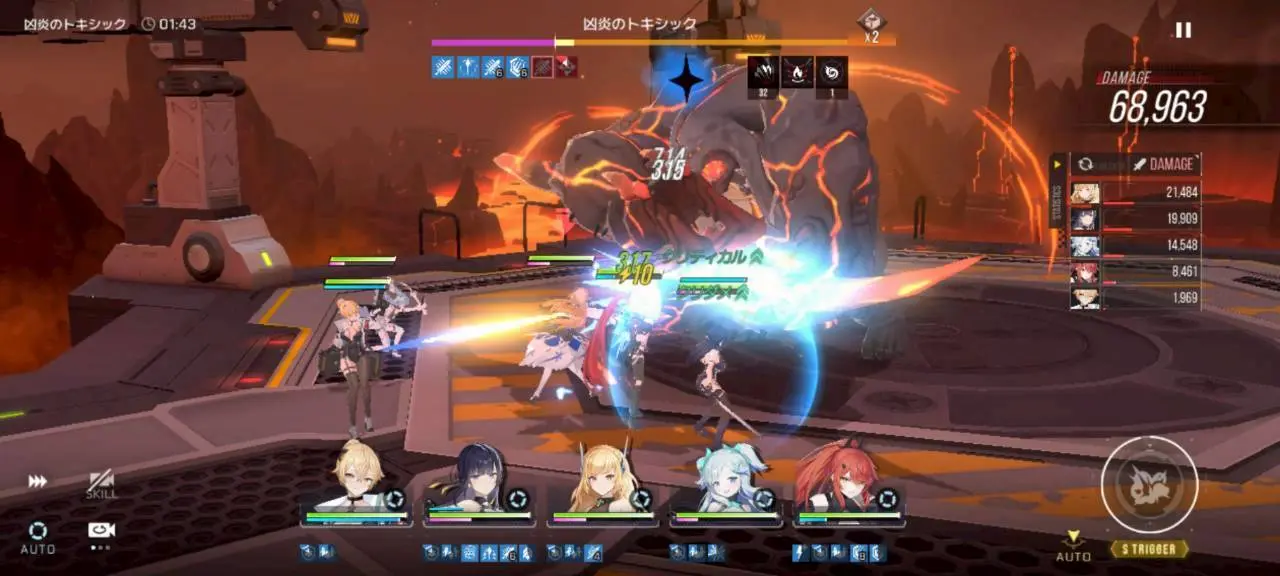Inspect the boss swirl status icon

pyautogui.click(x=832, y=72)
